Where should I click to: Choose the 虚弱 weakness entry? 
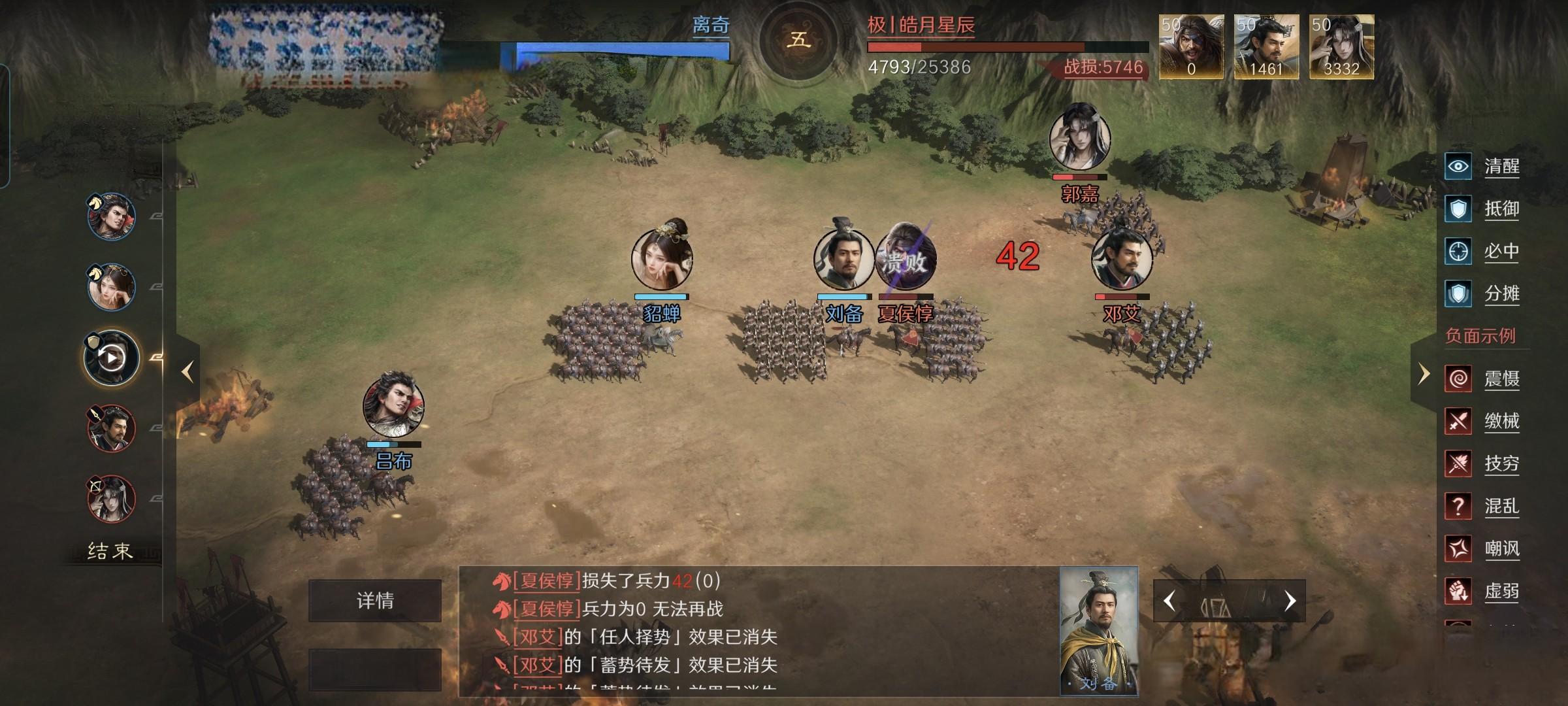tap(1483, 591)
